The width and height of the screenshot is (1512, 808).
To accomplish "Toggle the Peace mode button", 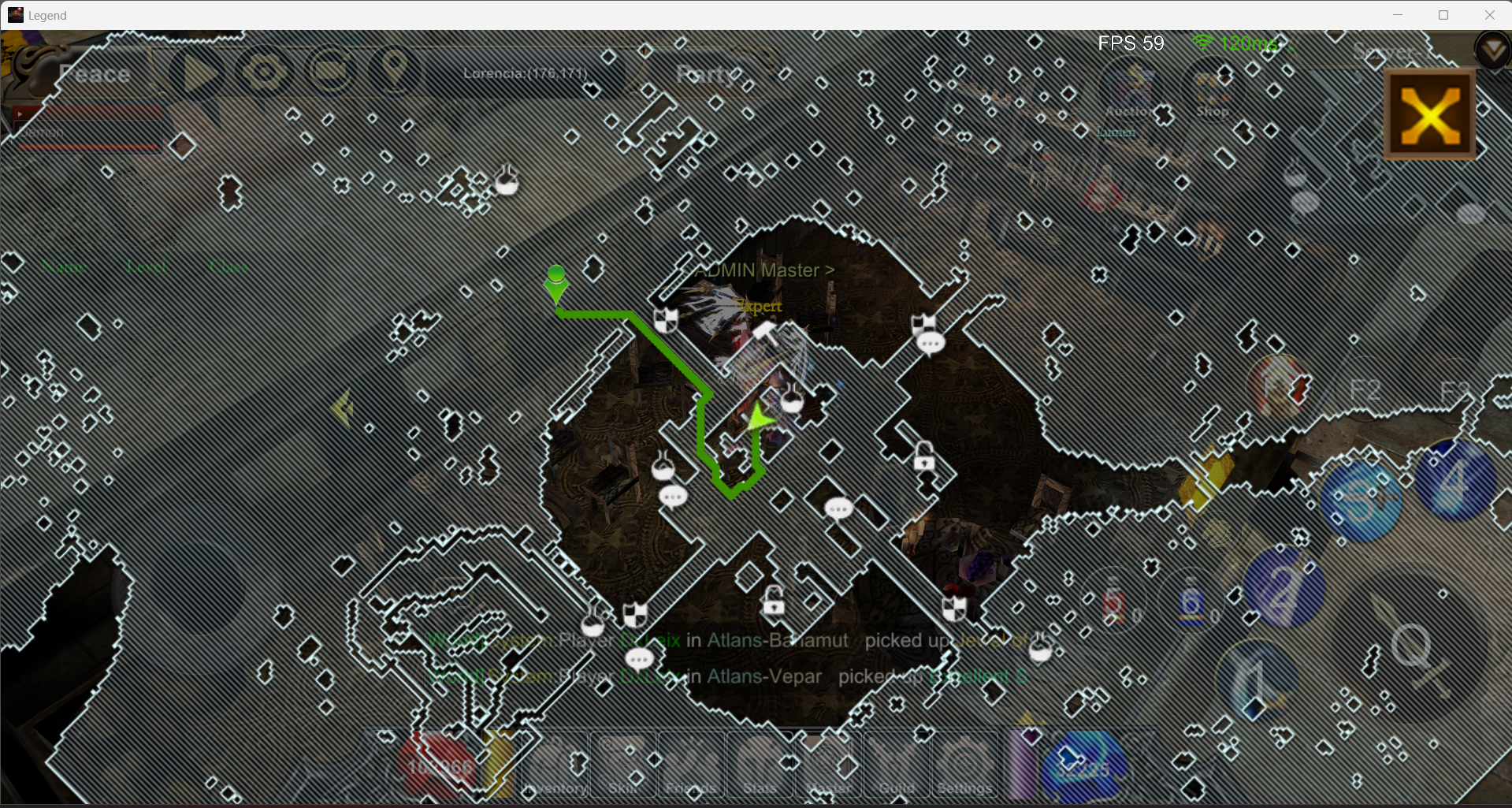I will pos(95,74).
